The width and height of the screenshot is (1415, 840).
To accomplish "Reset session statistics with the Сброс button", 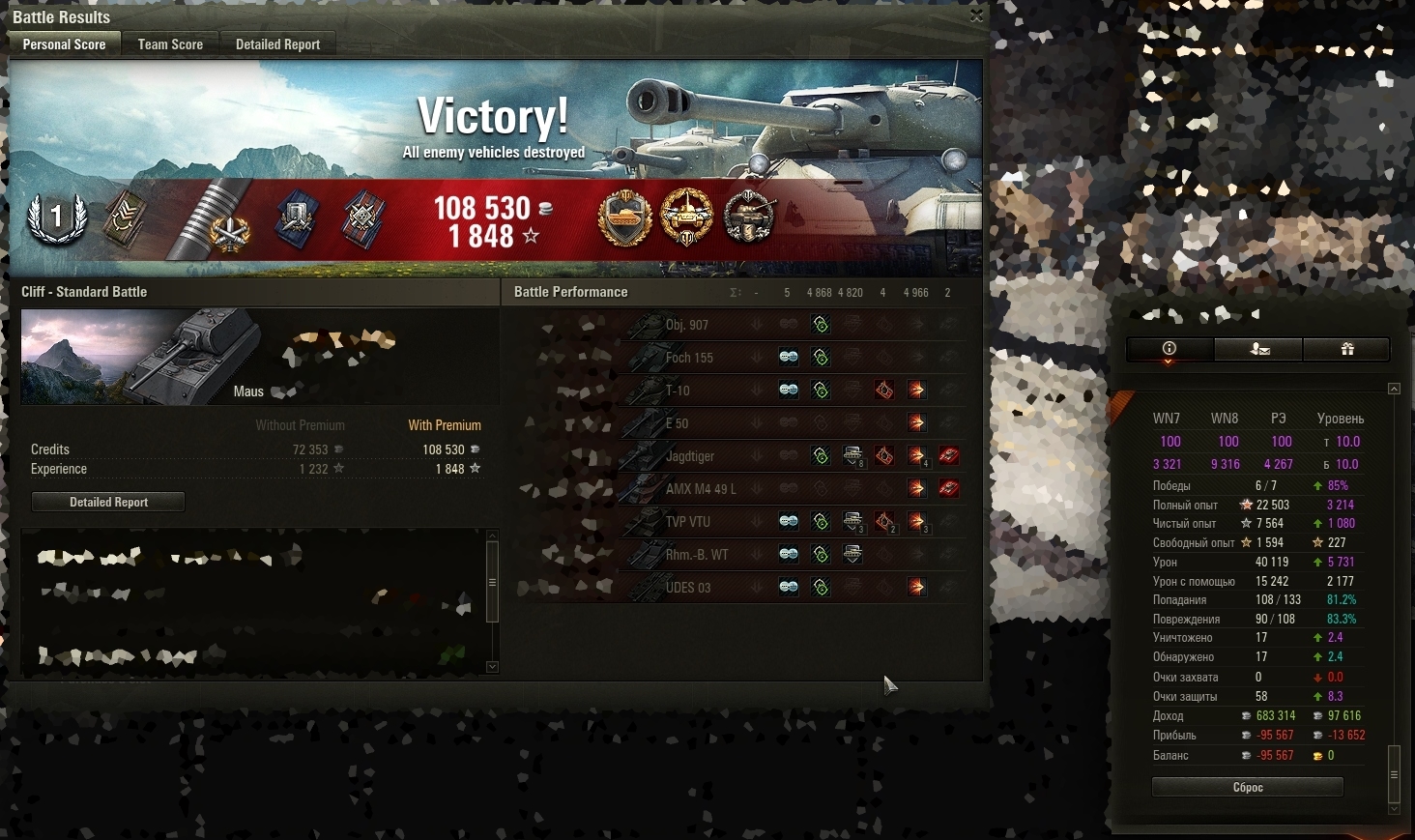I will coord(1247,787).
